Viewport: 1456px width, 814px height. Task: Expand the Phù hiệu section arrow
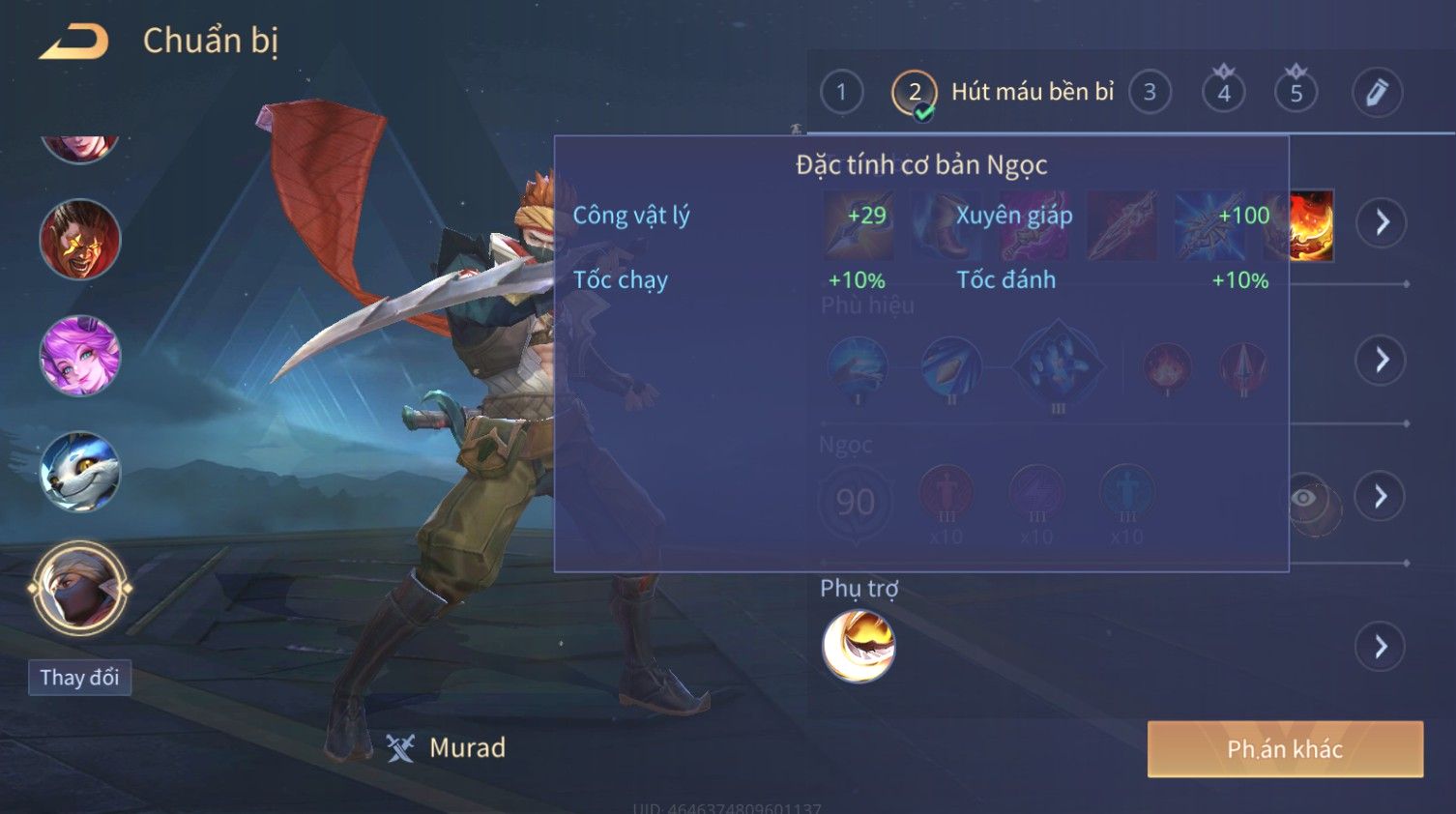(1382, 361)
